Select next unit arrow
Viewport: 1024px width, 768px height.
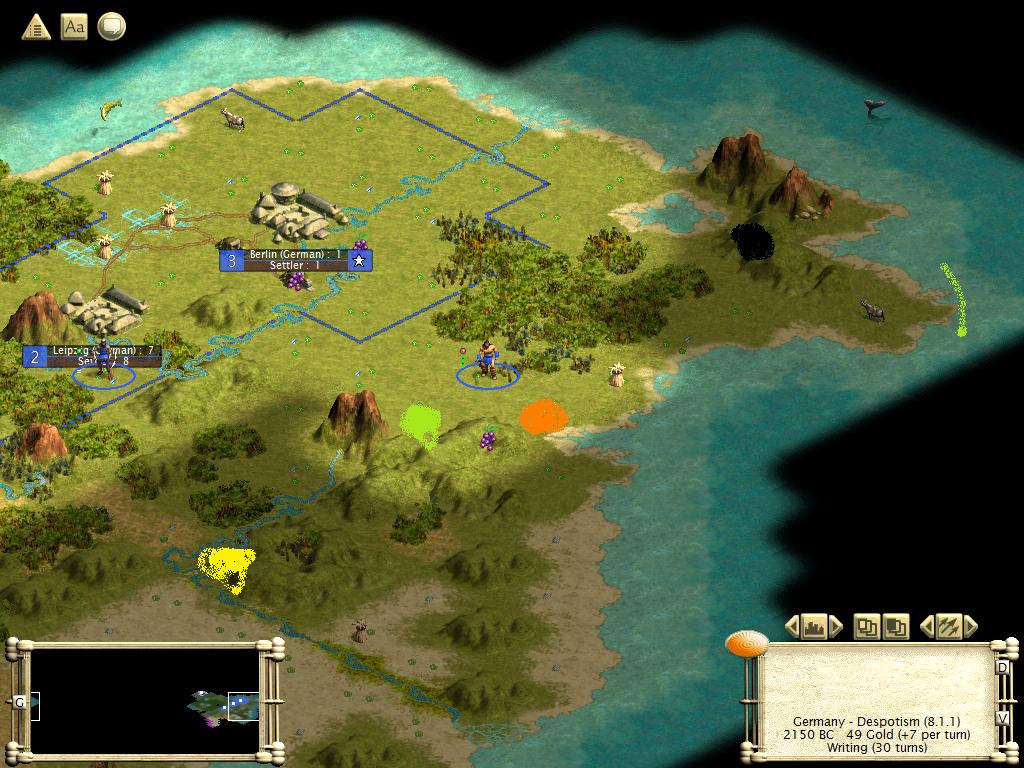click(x=969, y=627)
